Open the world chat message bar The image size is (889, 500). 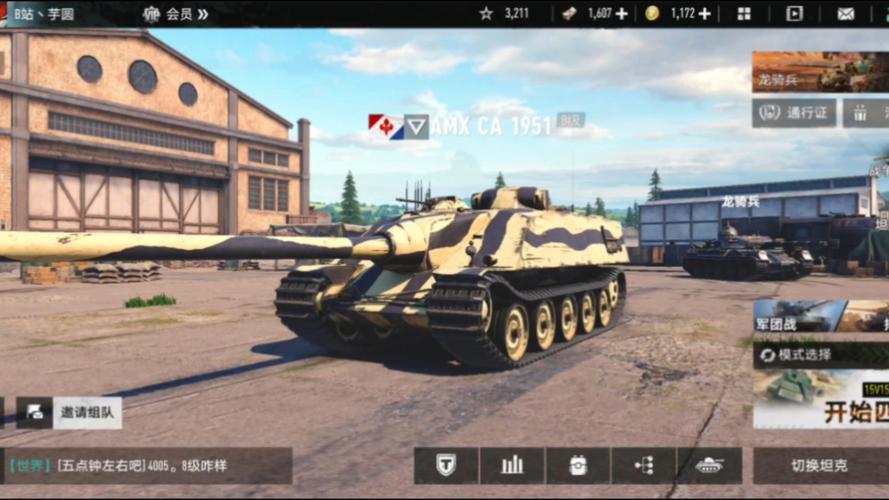[x=148, y=466]
